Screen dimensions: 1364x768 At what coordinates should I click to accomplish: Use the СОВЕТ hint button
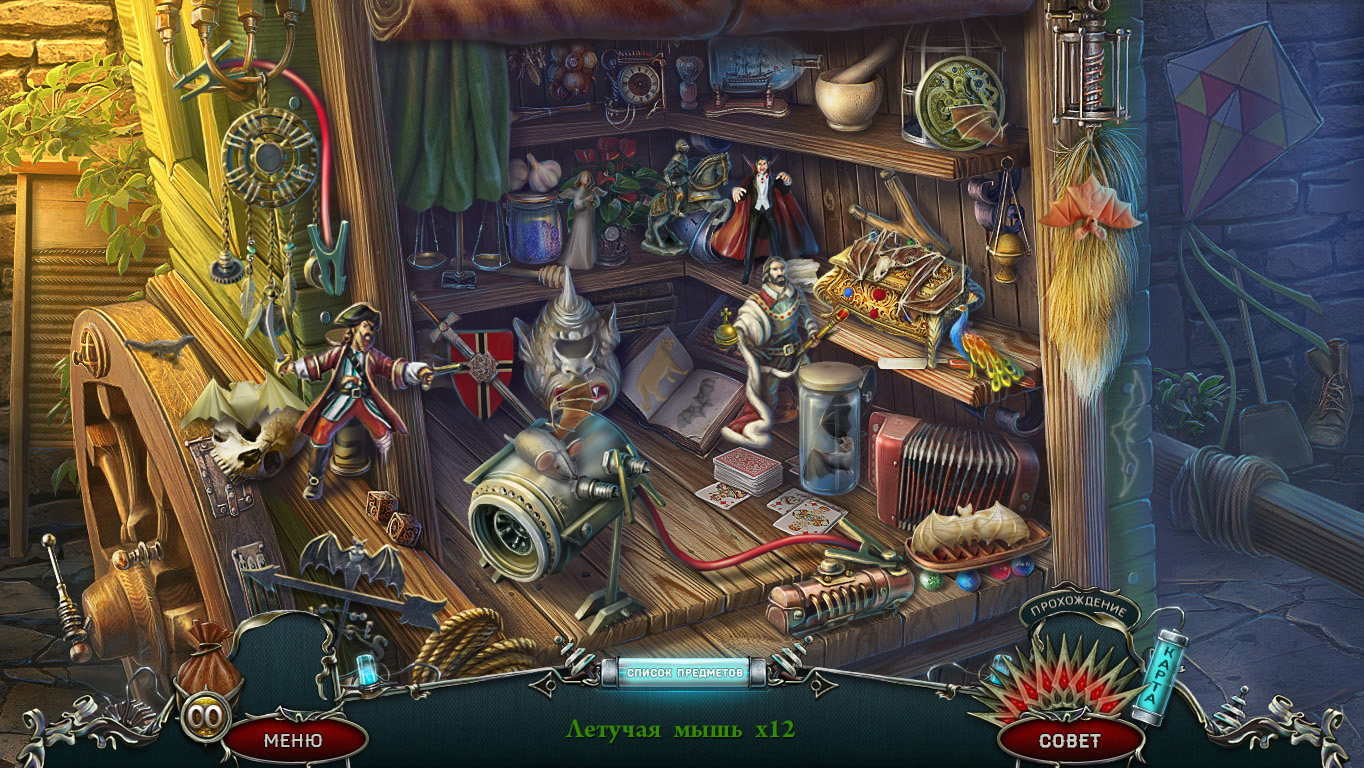coord(1069,741)
